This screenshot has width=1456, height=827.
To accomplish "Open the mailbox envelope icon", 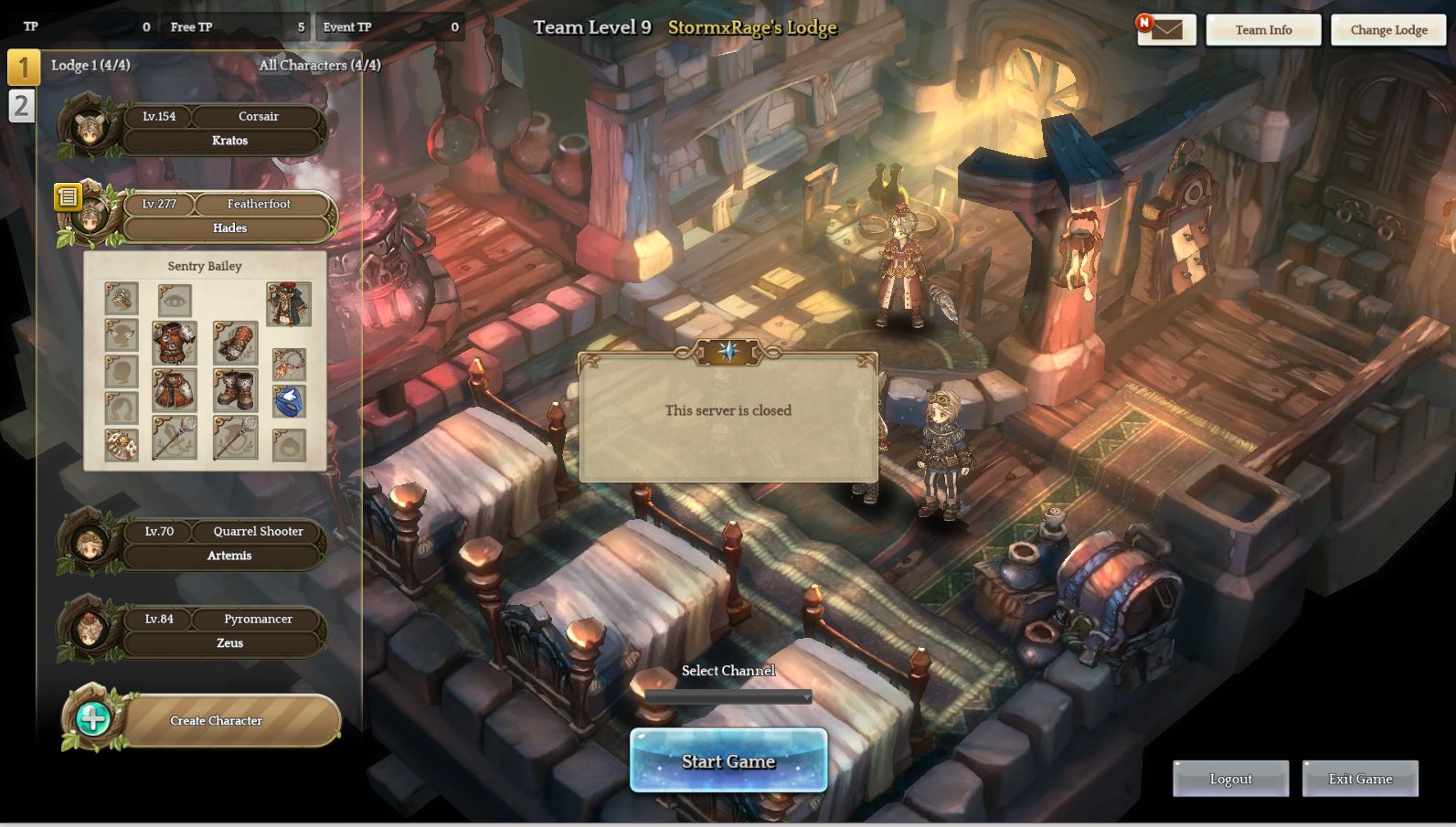I will [1167, 30].
